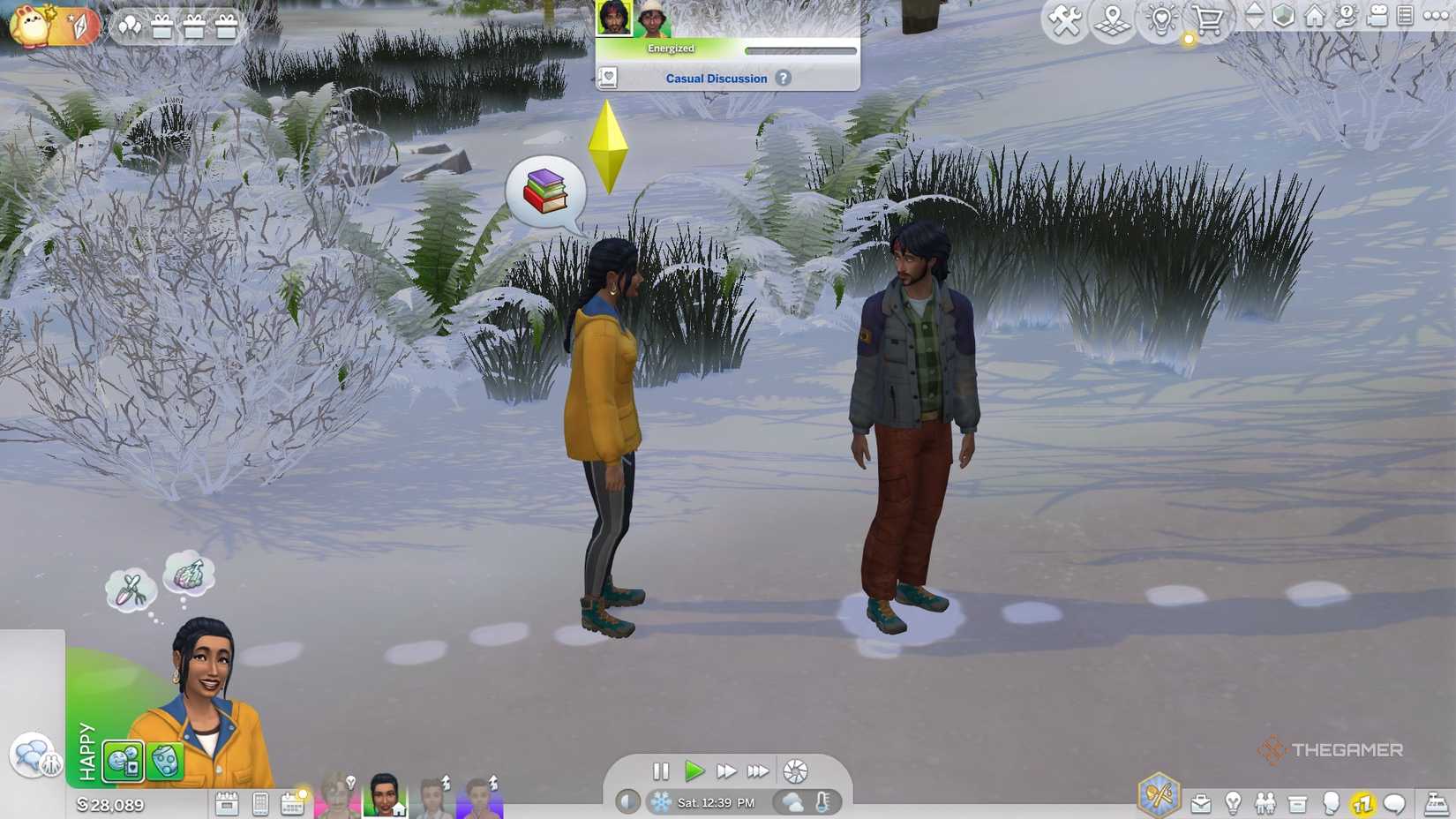Screen dimensions: 1456x819
Task: Click the scissors whim thought bubble
Action: pyautogui.click(x=131, y=590)
